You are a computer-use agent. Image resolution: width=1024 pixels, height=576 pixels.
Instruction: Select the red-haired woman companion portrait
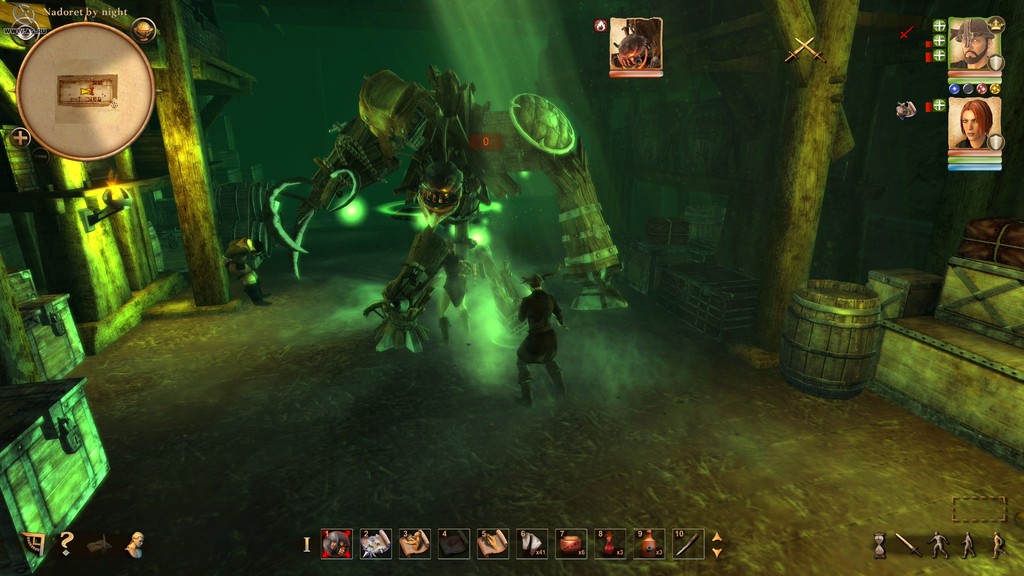click(974, 124)
